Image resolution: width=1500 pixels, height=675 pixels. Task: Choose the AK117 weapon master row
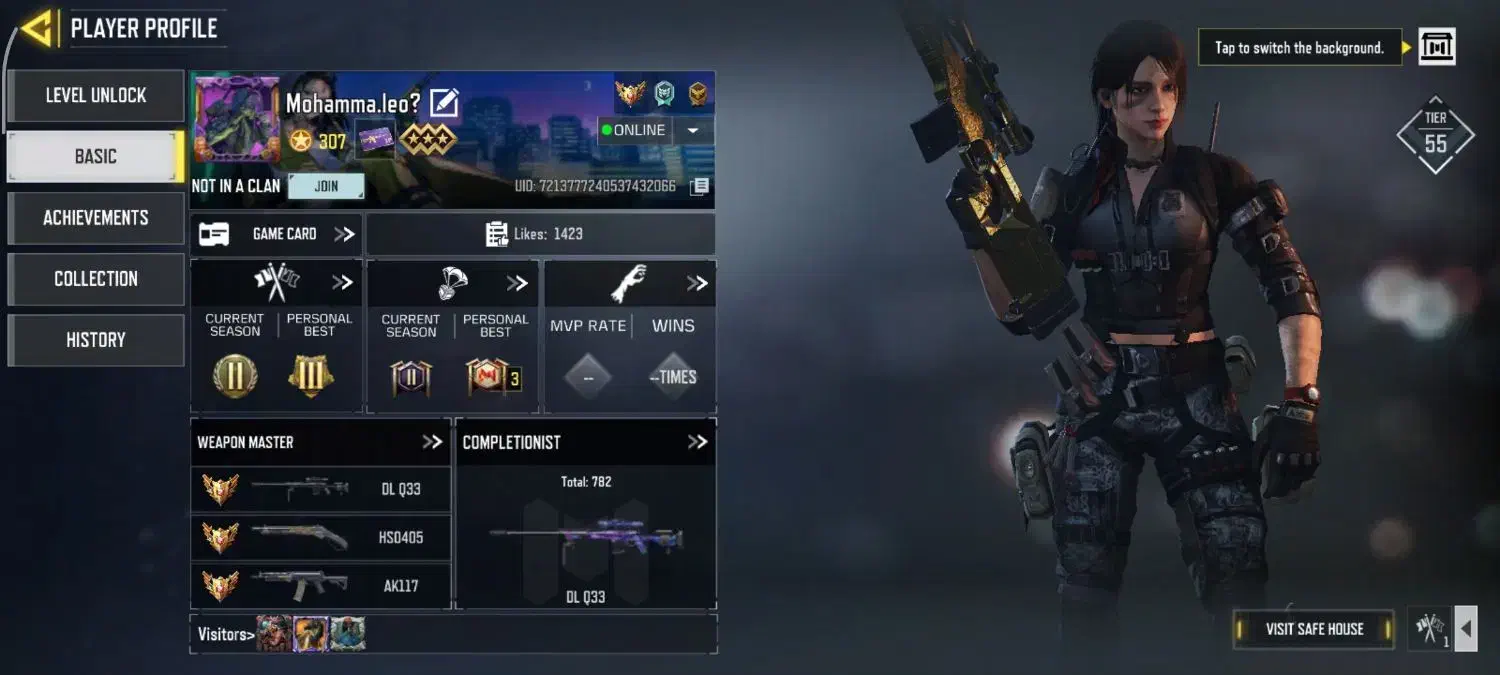click(320, 586)
